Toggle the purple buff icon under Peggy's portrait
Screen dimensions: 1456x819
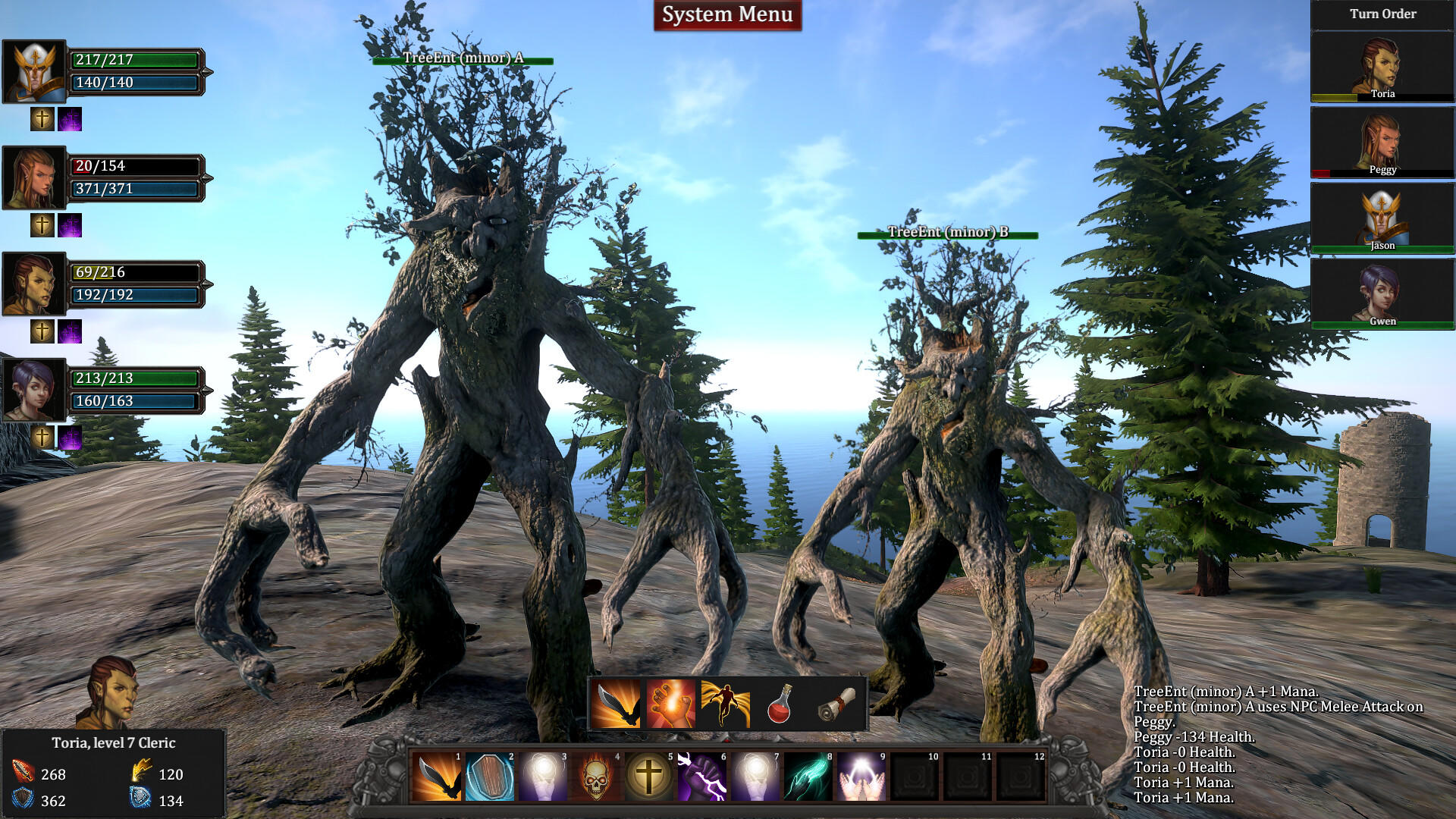[x=70, y=225]
